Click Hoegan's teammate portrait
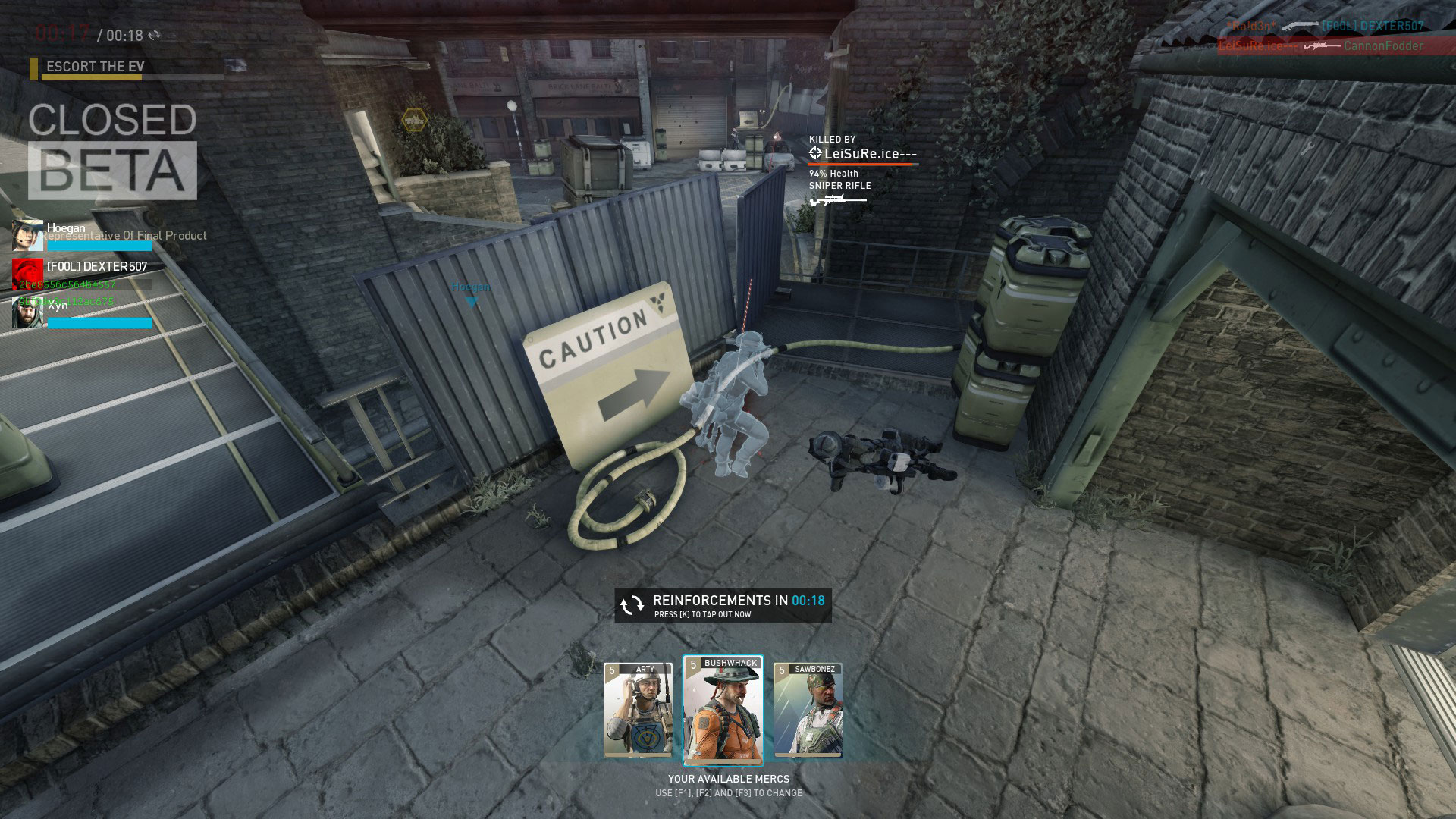The width and height of the screenshot is (1456, 819). (27, 236)
